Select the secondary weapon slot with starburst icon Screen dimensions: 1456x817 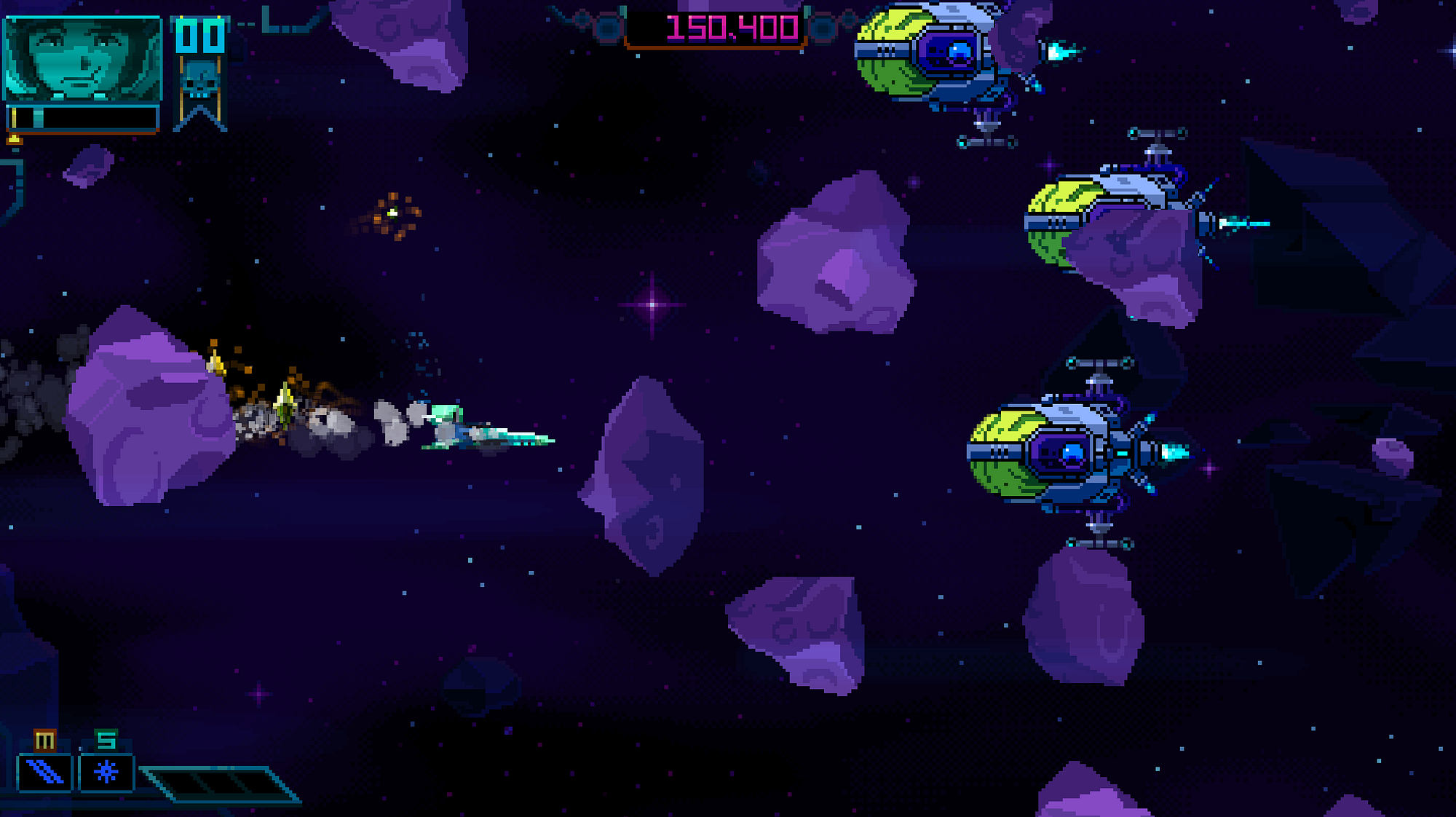click(x=106, y=772)
